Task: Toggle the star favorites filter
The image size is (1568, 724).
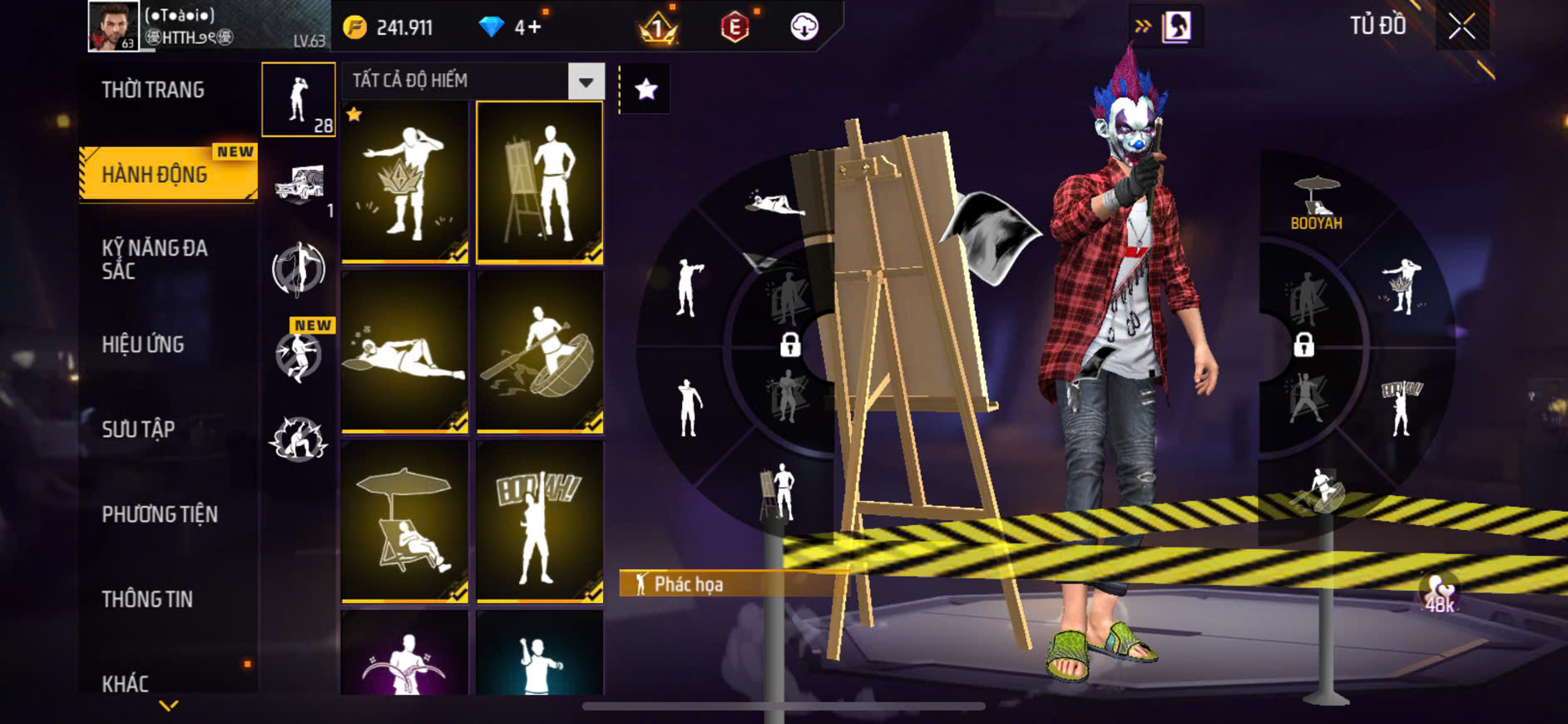Action: coord(646,89)
